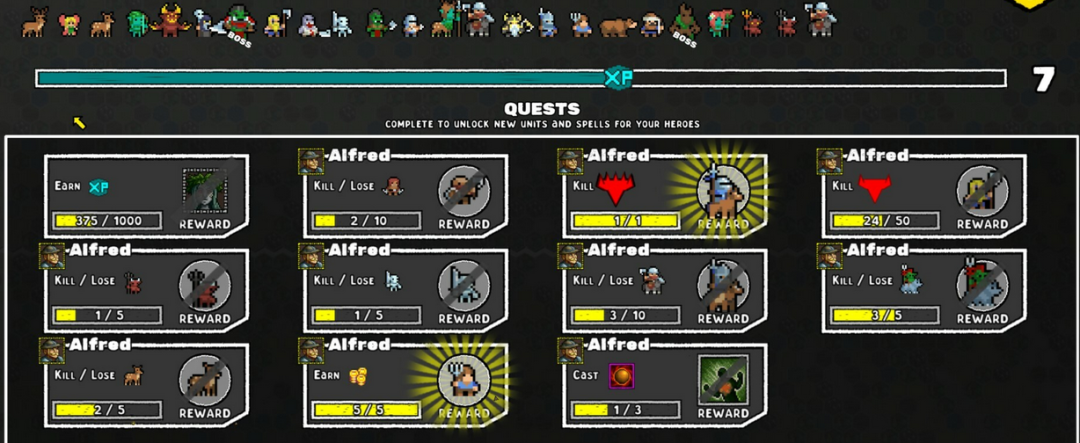Claim the glowing reward for the Earn gold 5/5 quest
This screenshot has width=1080, height=443.
464,379
